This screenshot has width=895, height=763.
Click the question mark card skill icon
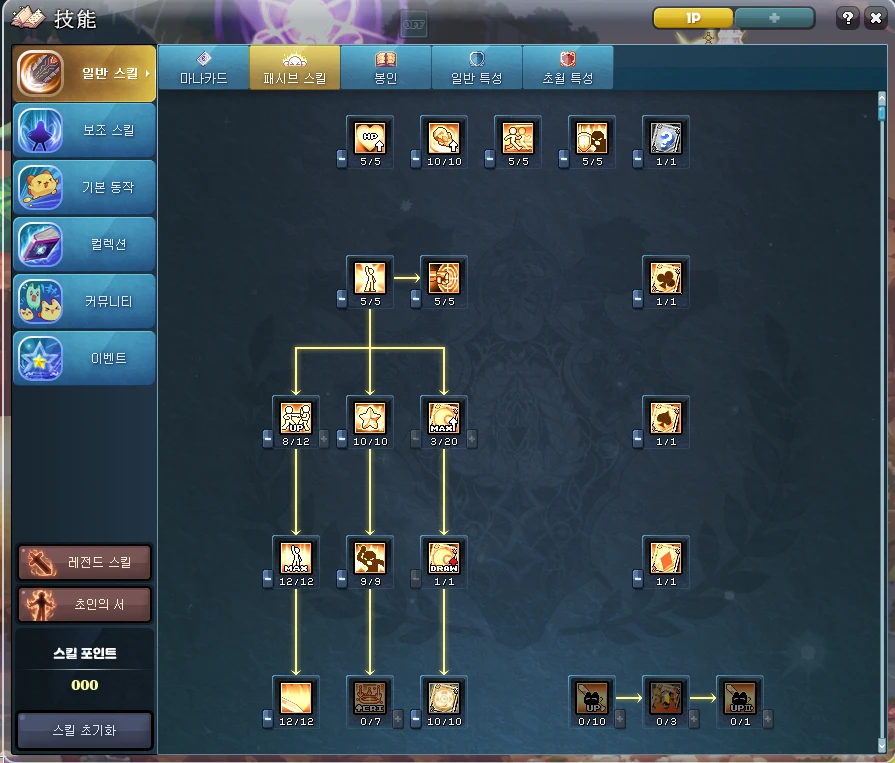[x=666, y=137]
